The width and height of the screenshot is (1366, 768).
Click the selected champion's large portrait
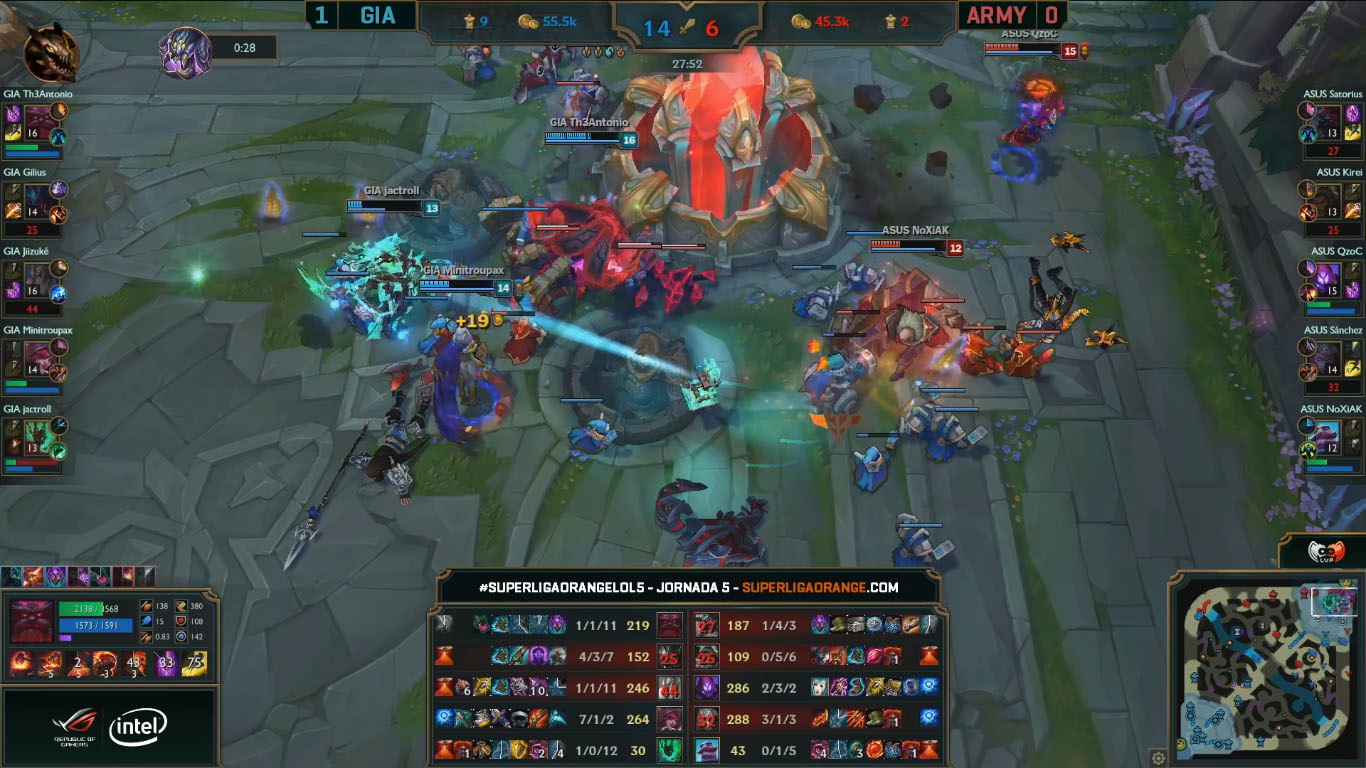(31, 622)
